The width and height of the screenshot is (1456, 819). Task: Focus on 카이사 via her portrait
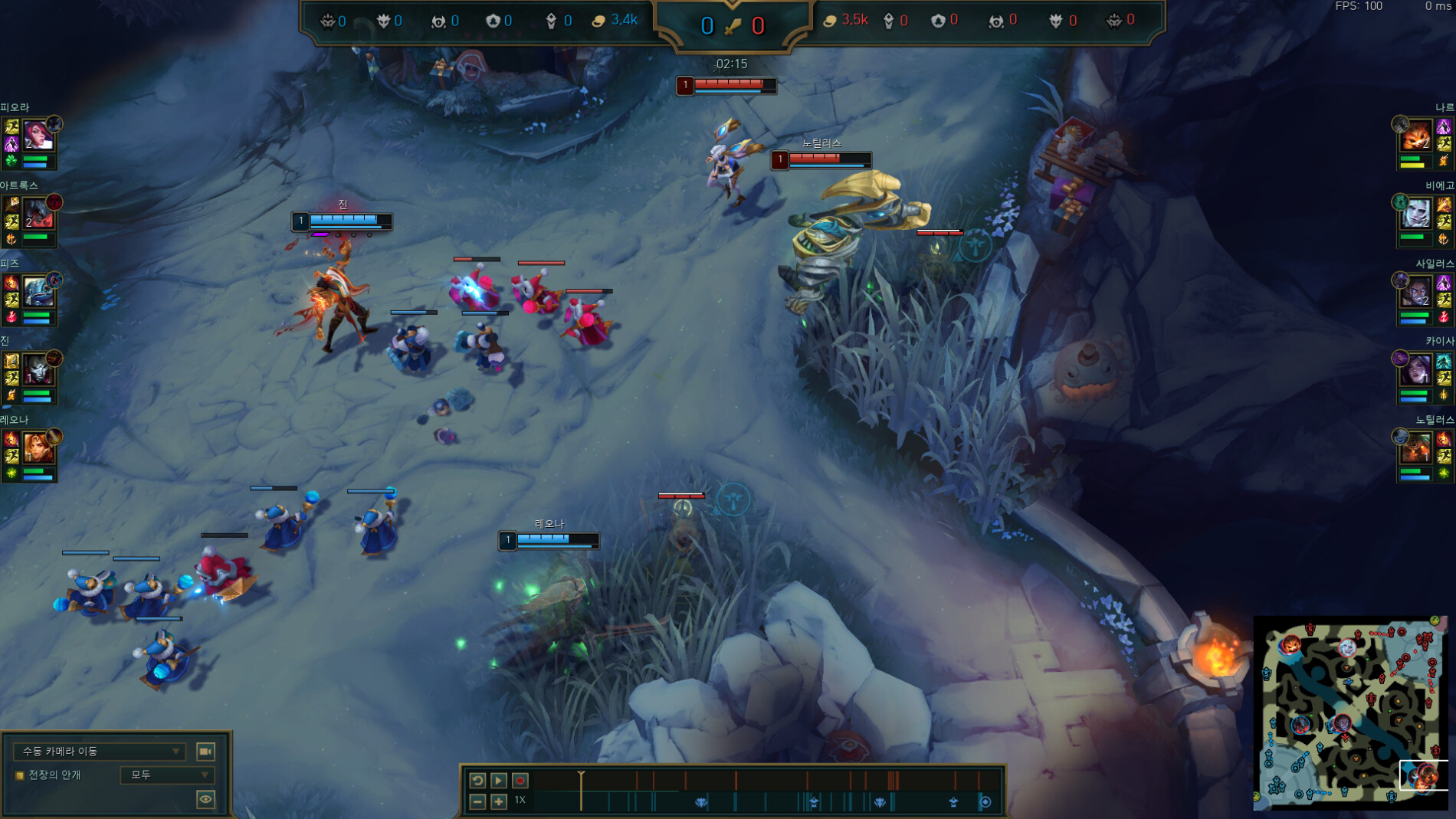pos(1416,370)
